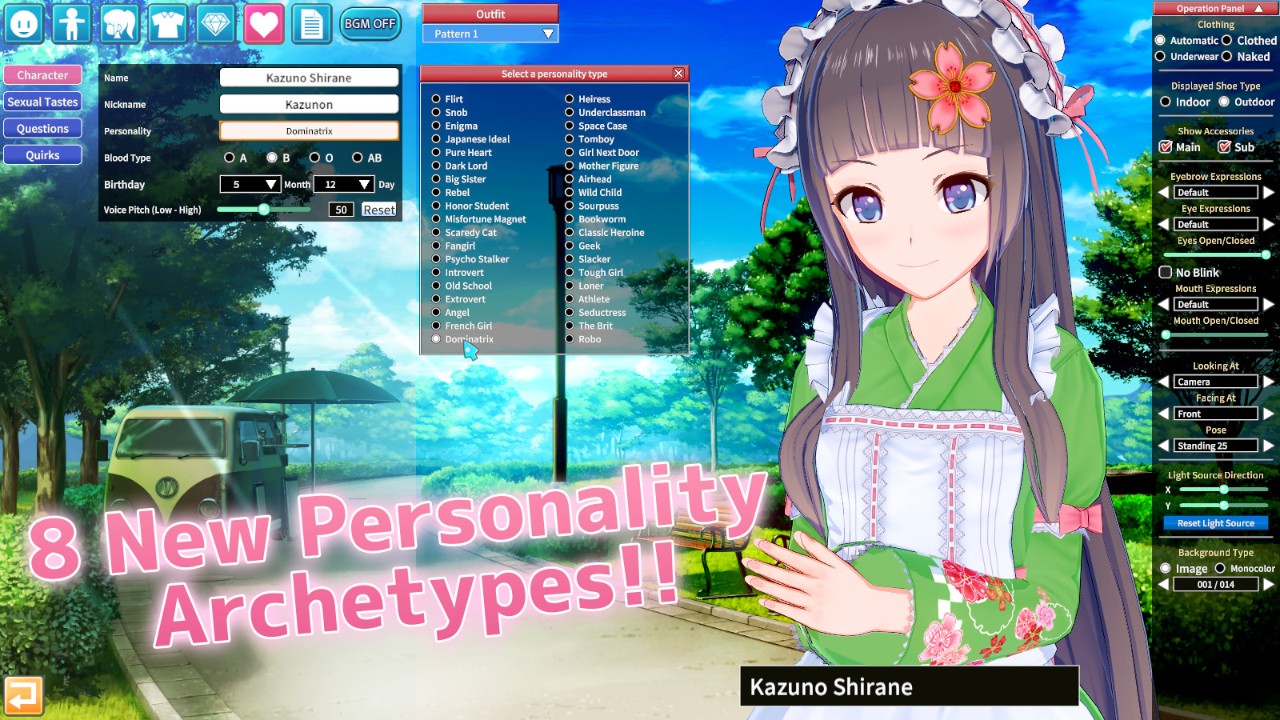Open the Outfit Pattern 1 dropdown
The height and width of the screenshot is (720, 1280).
point(490,34)
